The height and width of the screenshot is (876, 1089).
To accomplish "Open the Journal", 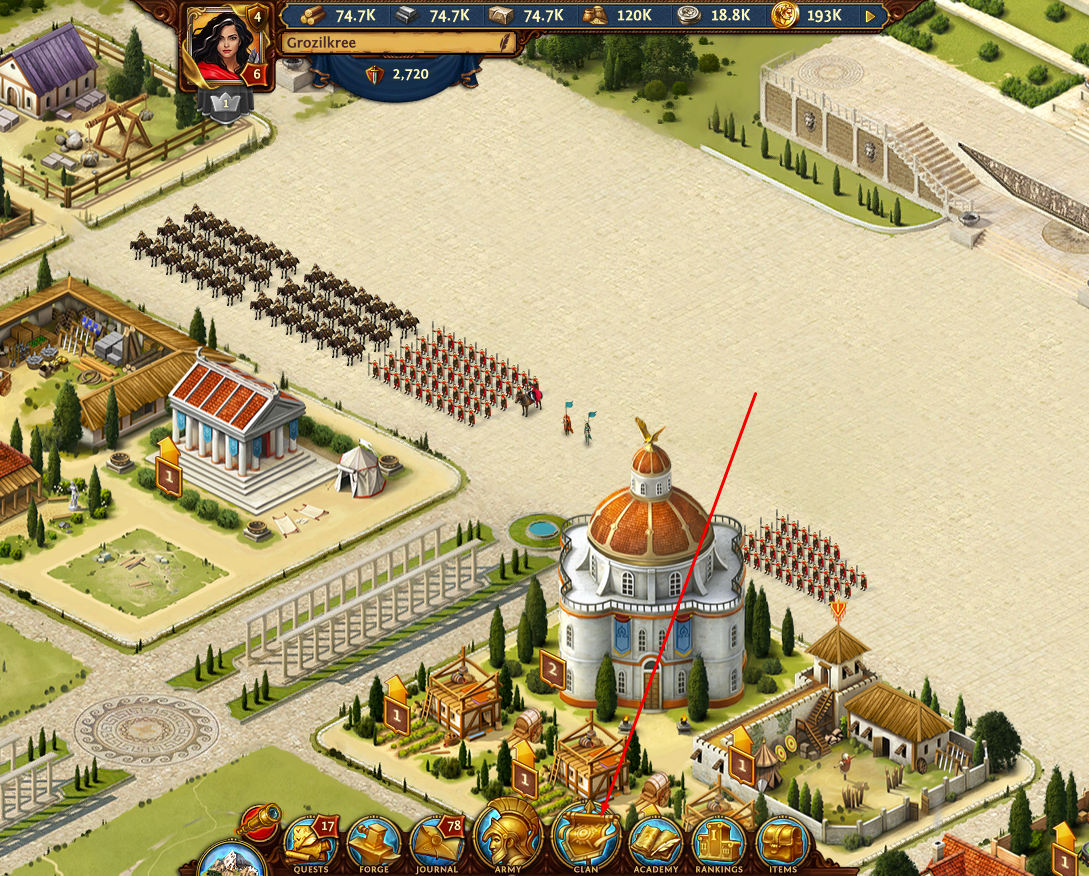I will click(x=437, y=842).
